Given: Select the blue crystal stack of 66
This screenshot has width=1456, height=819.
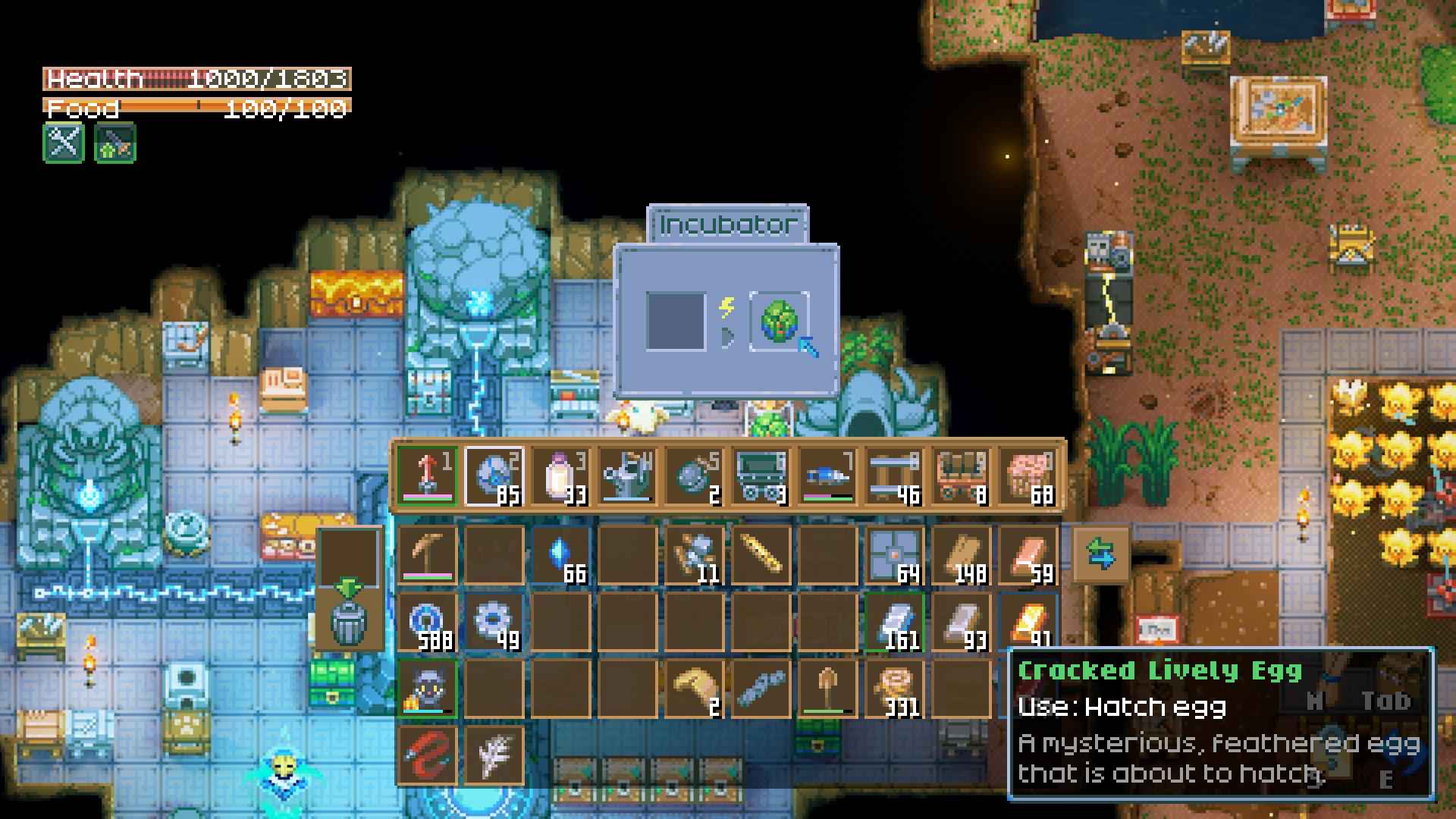Looking at the screenshot, I should point(560,555).
